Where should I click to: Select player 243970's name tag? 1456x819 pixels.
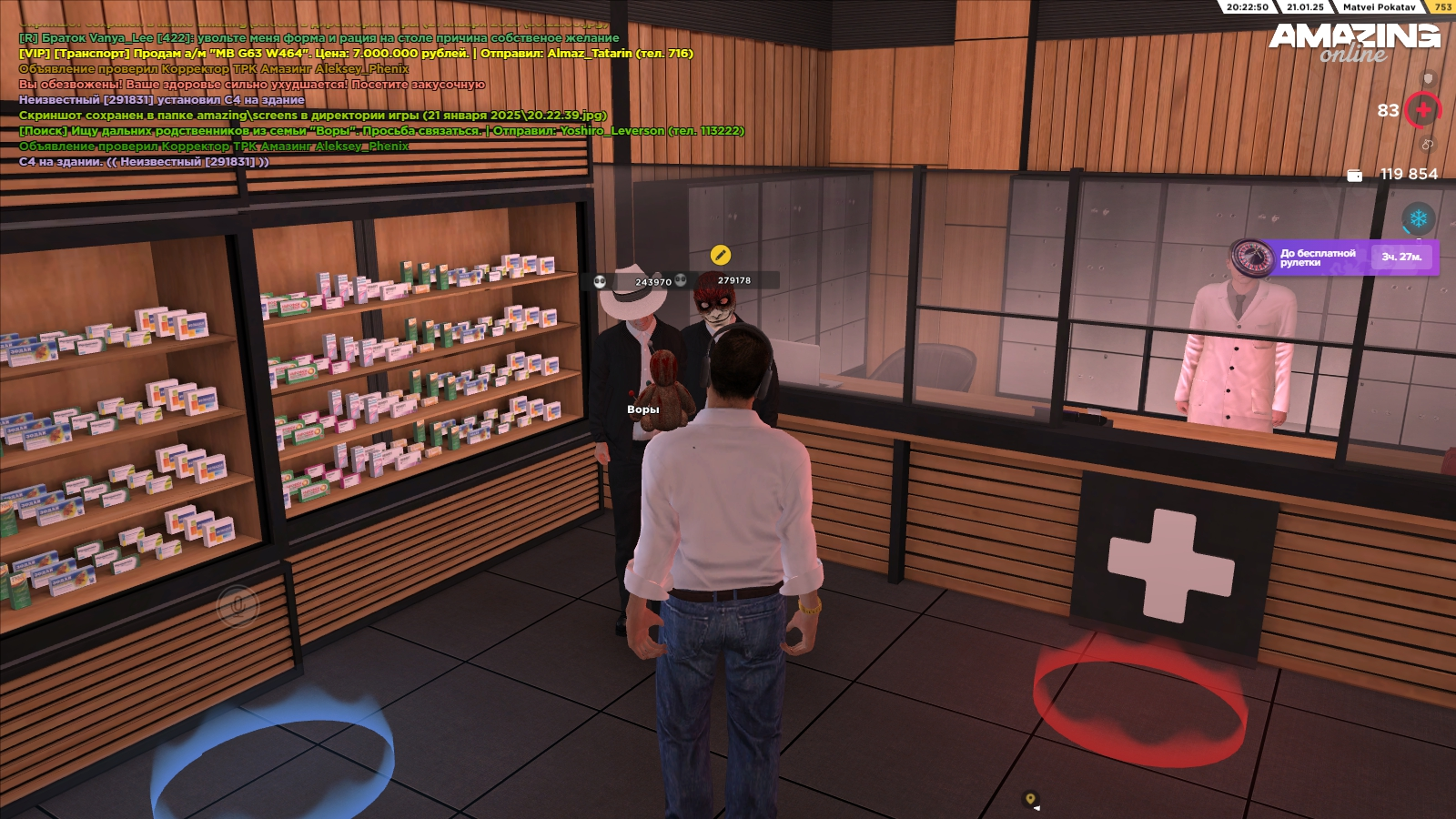pos(652,282)
